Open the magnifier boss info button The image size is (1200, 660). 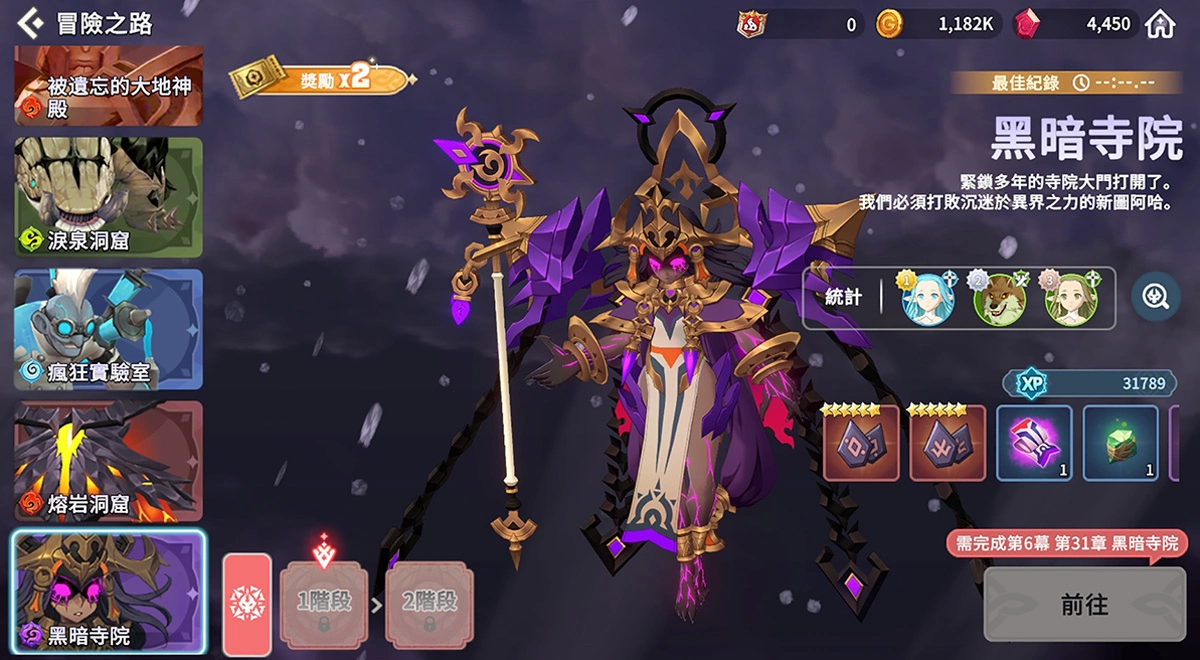click(x=1155, y=298)
